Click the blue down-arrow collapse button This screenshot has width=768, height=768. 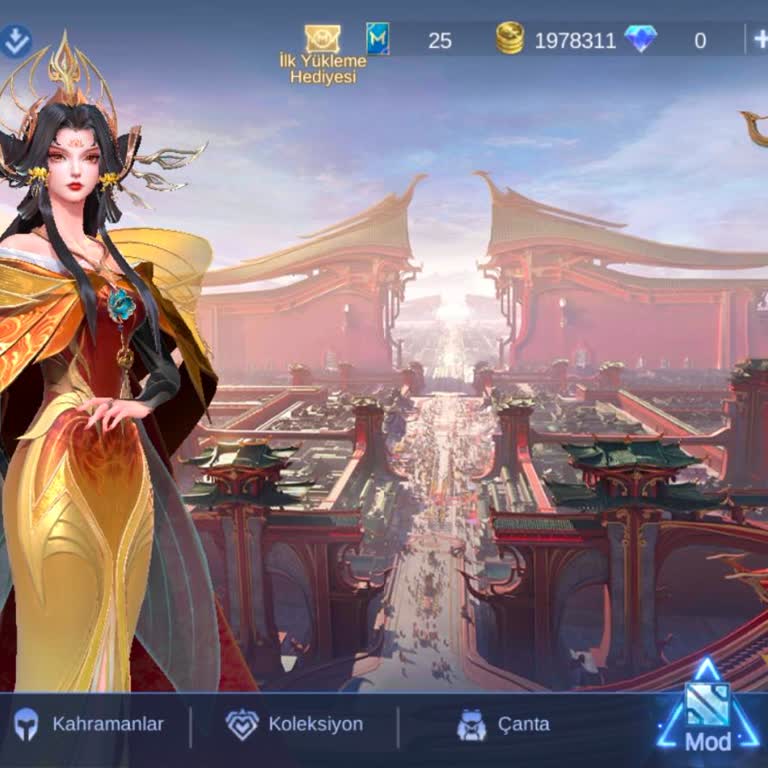click(16, 41)
